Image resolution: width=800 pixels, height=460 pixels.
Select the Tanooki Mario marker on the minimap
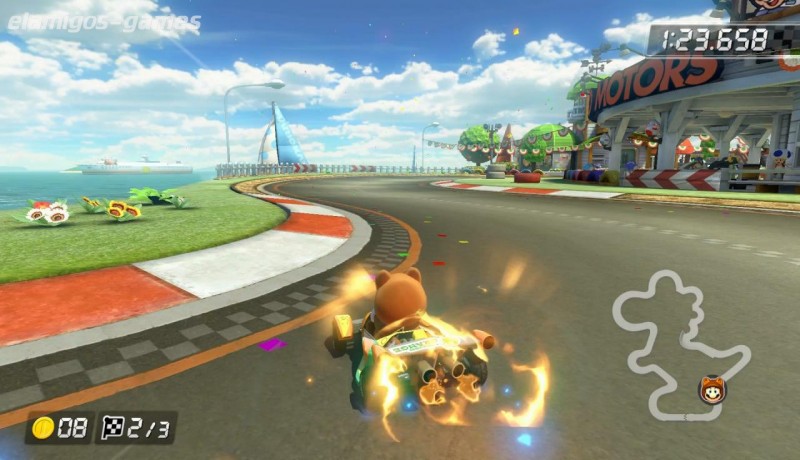(712, 389)
